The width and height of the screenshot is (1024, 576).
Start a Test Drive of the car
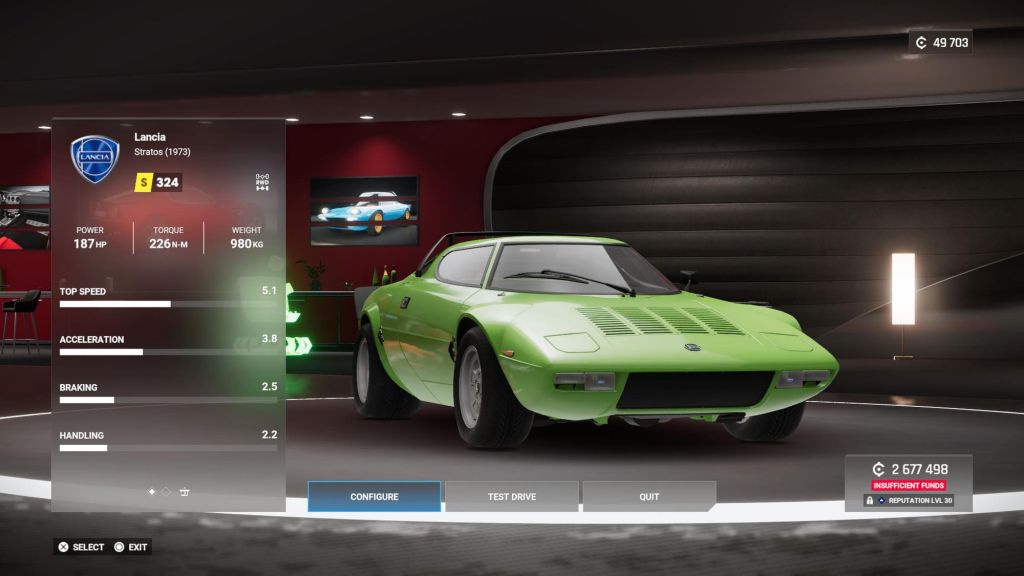(x=511, y=497)
